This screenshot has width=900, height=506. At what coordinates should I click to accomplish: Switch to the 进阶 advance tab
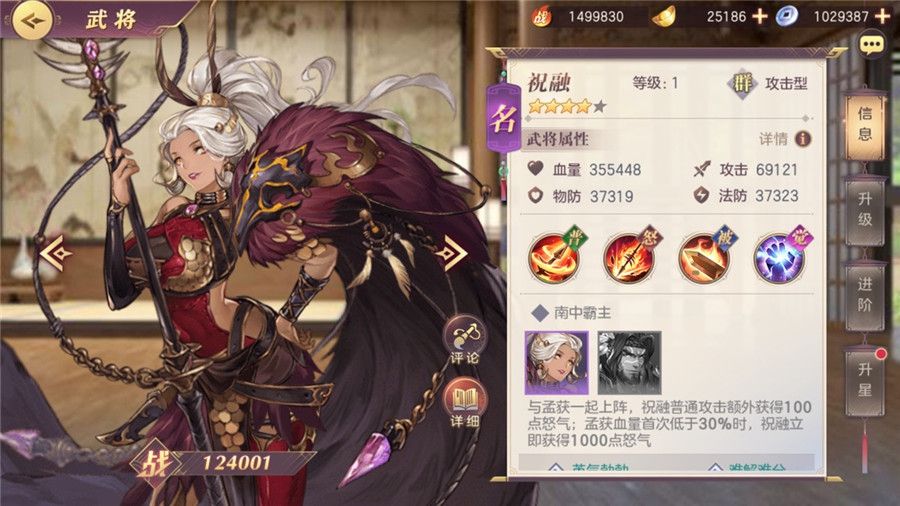pos(865,290)
